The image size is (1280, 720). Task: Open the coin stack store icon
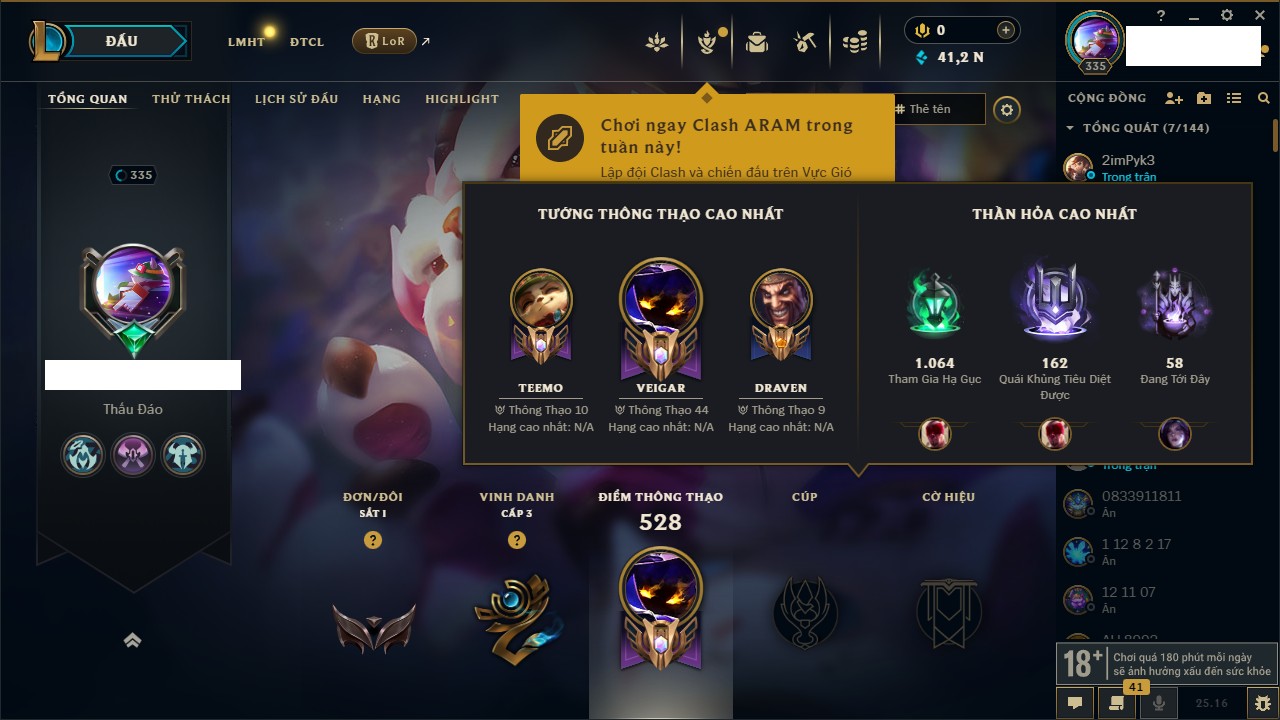click(854, 42)
